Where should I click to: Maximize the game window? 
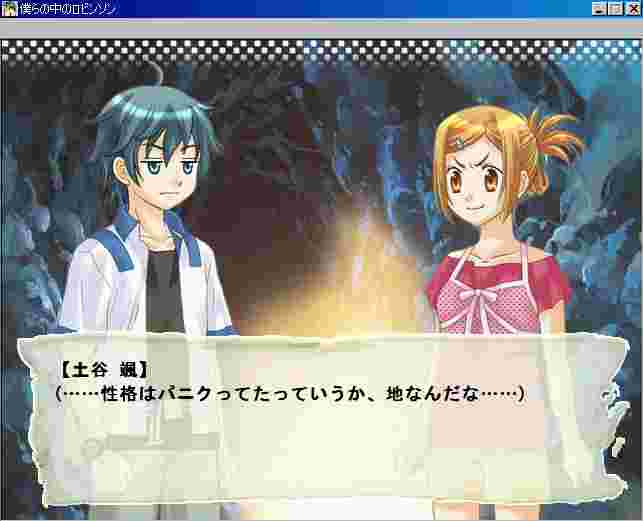(x=615, y=9)
